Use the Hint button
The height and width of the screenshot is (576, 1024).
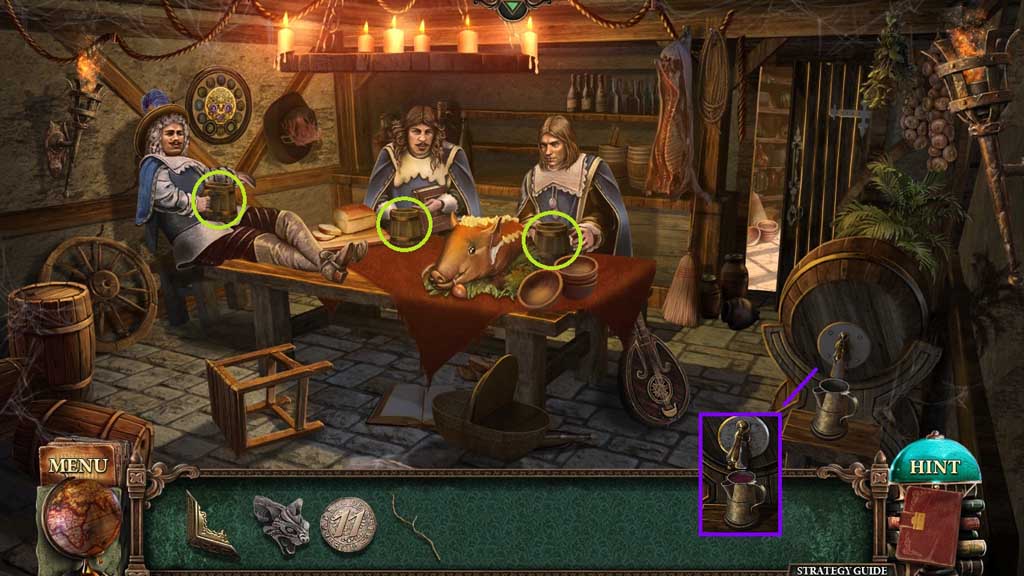point(934,467)
